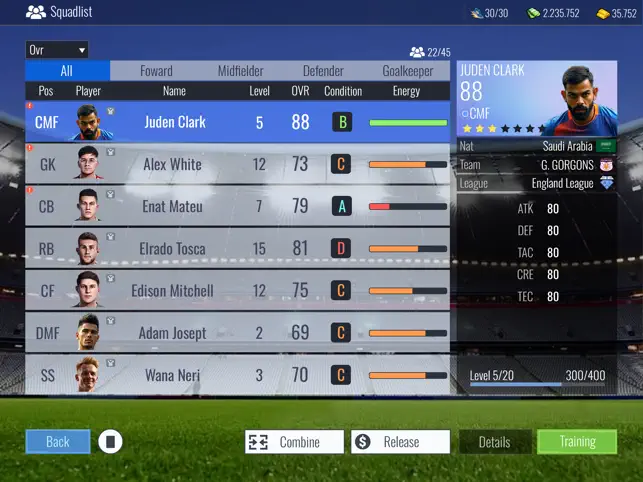Select Enat Mateu in the list
The image size is (643, 482).
pyautogui.click(x=238, y=206)
